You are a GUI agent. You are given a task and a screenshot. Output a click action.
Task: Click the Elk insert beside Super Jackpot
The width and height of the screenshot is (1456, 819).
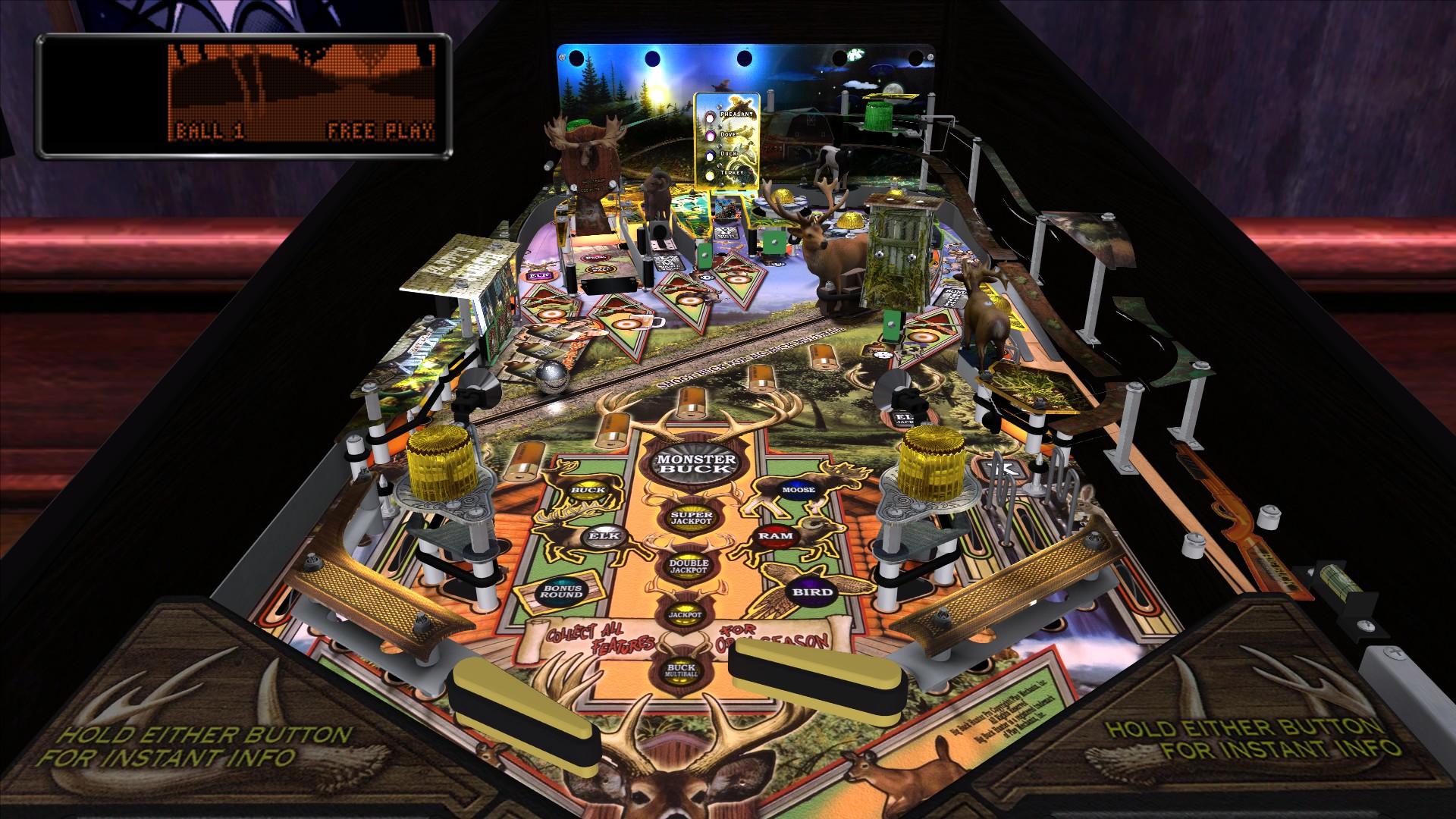coord(605,536)
